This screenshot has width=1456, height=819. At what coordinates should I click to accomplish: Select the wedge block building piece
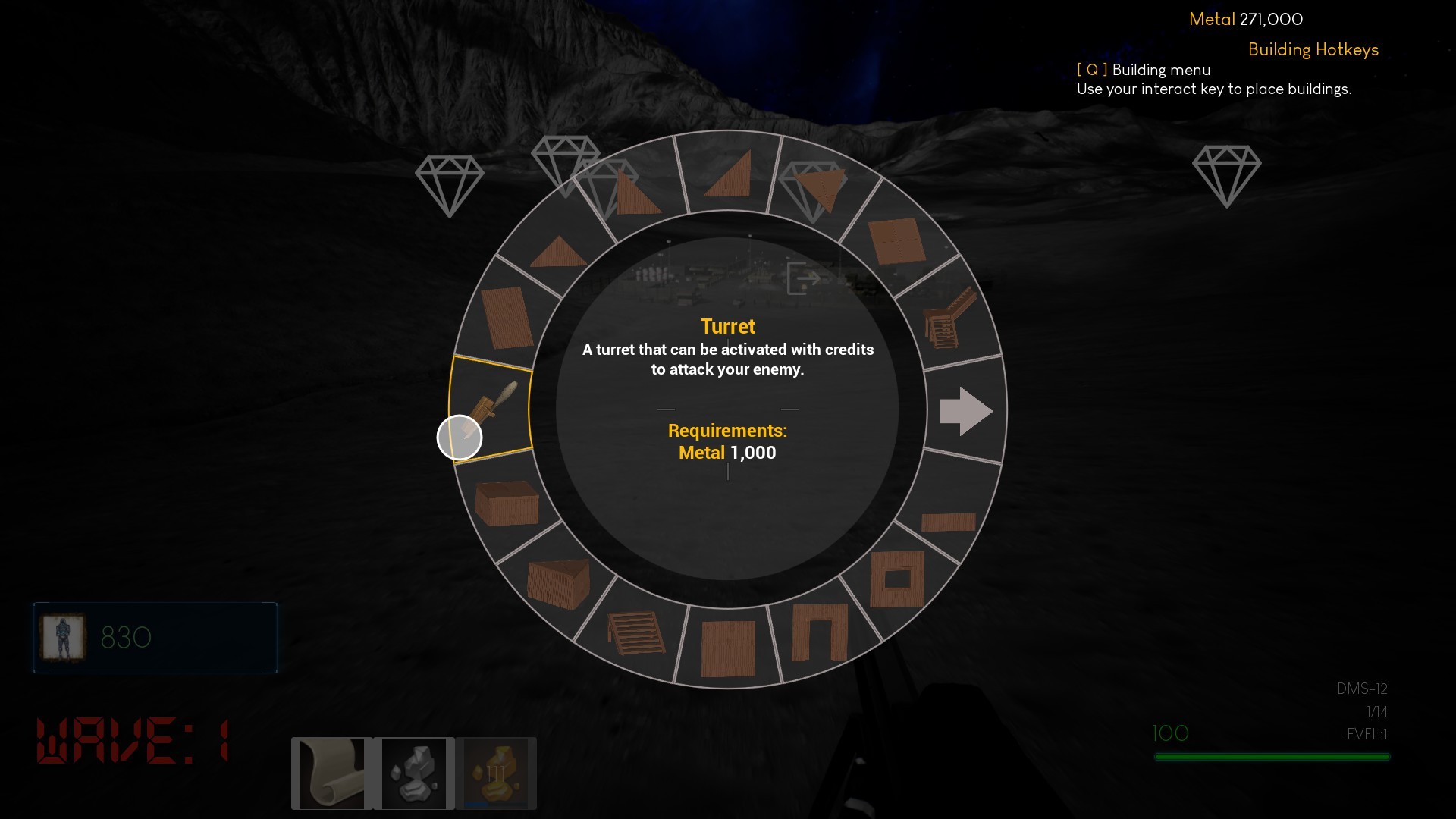[x=557, y=585]
